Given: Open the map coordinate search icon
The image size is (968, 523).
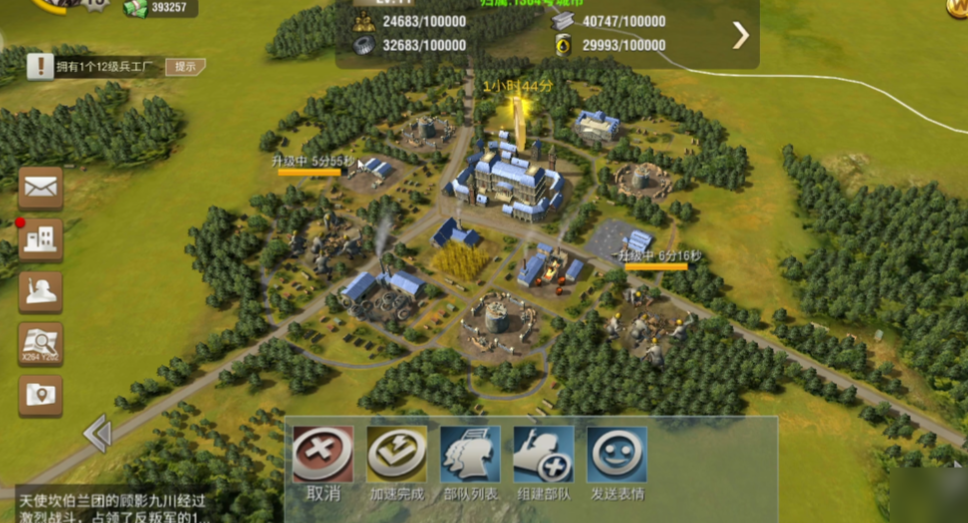Looking at the screenshot, I should (x=41, y=343).
